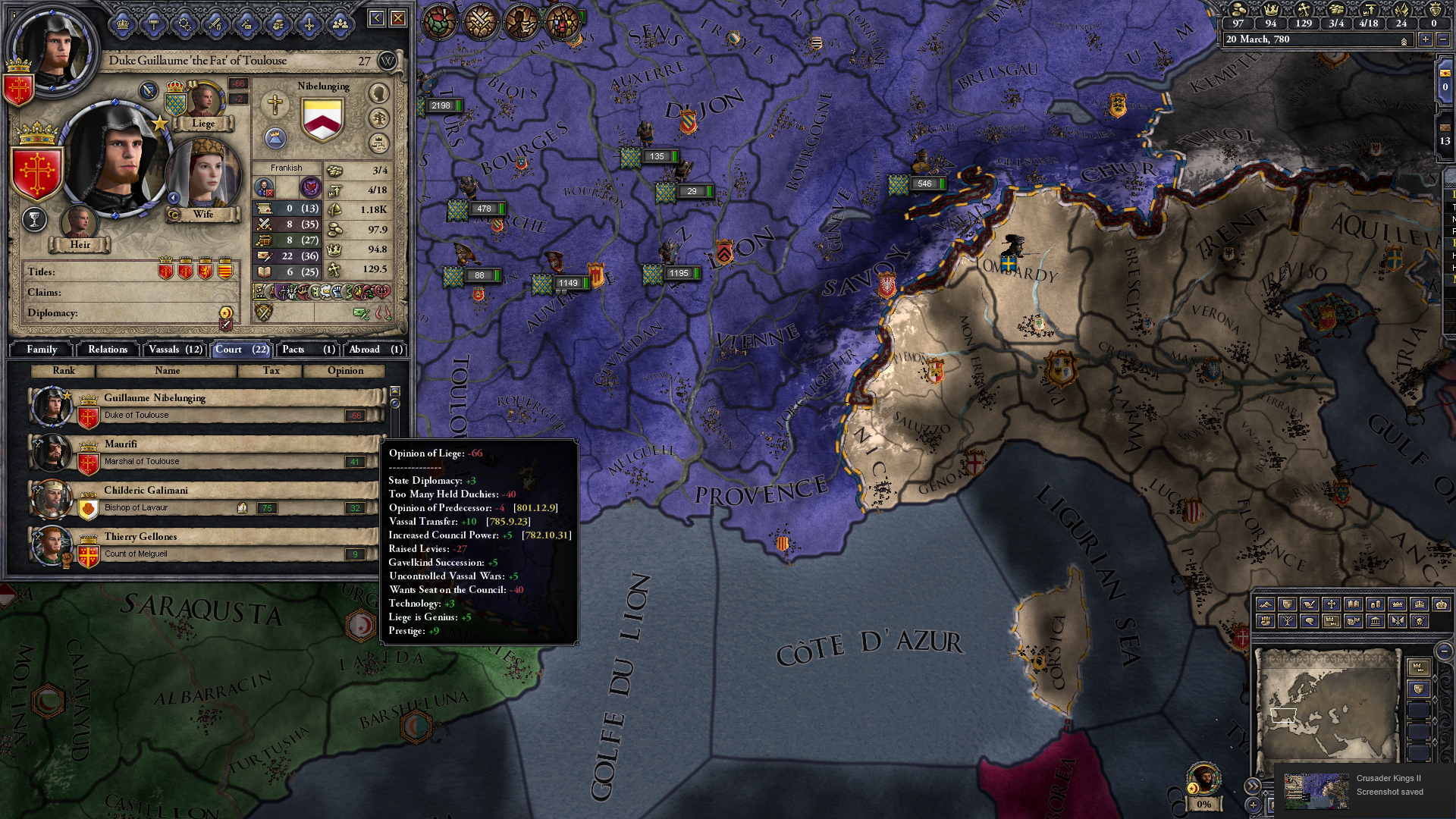Select the terrain map mode icon

pyautogui.click(x=1265, y=604)
